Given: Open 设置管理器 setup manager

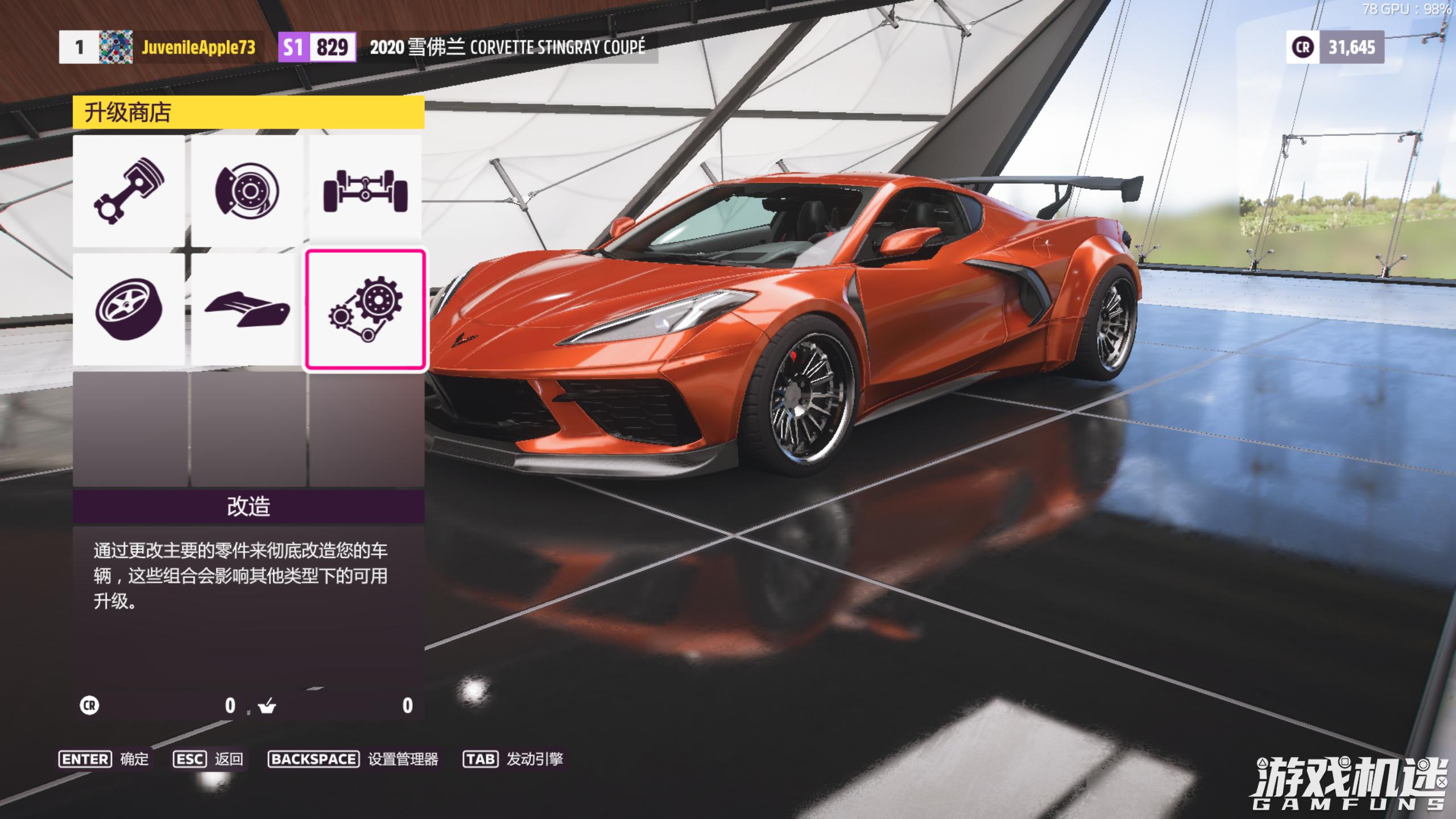Looking at the screenshot, I should 353,759.
